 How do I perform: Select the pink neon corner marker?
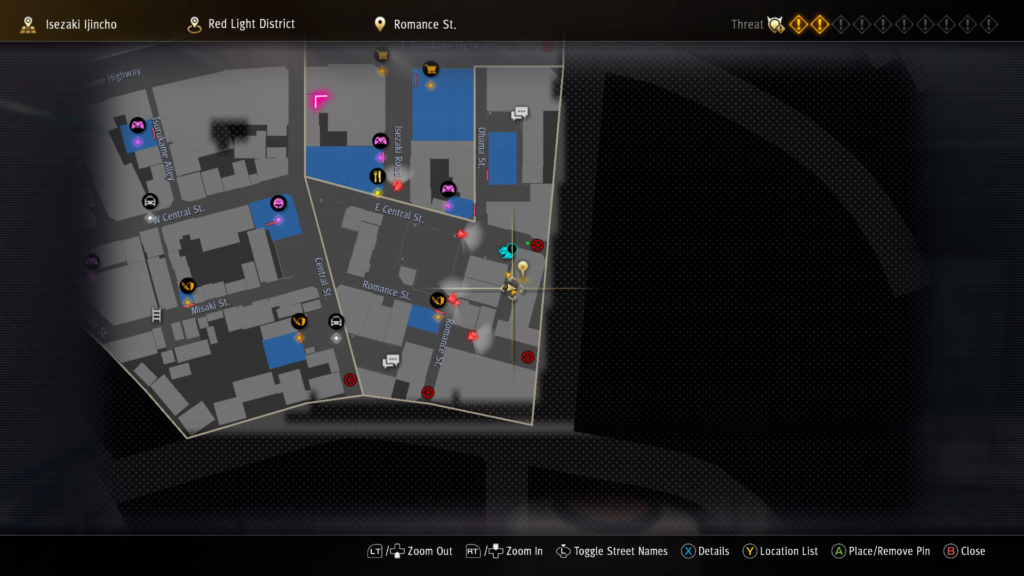320,100
